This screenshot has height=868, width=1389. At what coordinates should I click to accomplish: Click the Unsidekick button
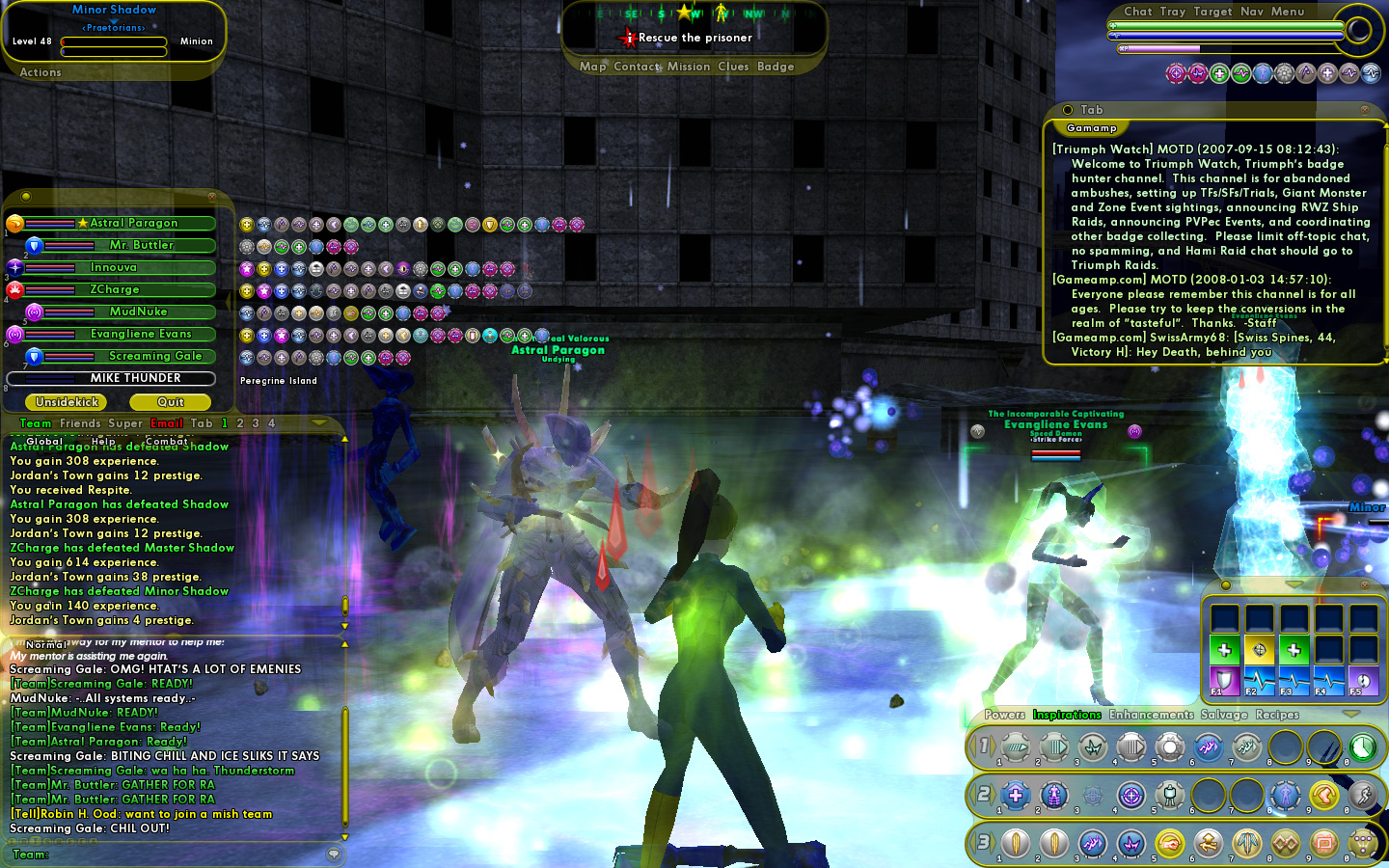coord(67,402)
